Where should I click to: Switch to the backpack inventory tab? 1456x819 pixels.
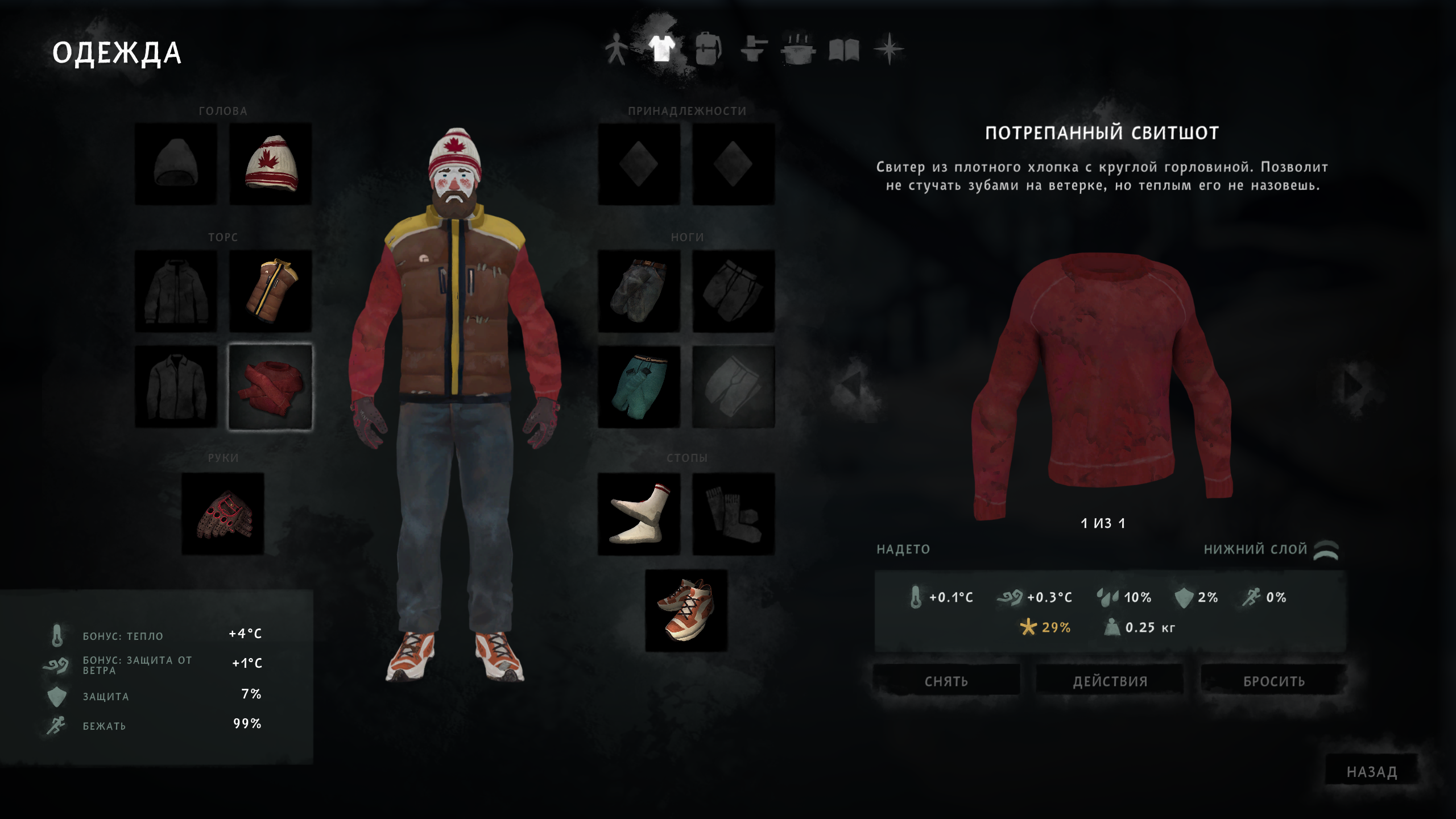point(708,49)
